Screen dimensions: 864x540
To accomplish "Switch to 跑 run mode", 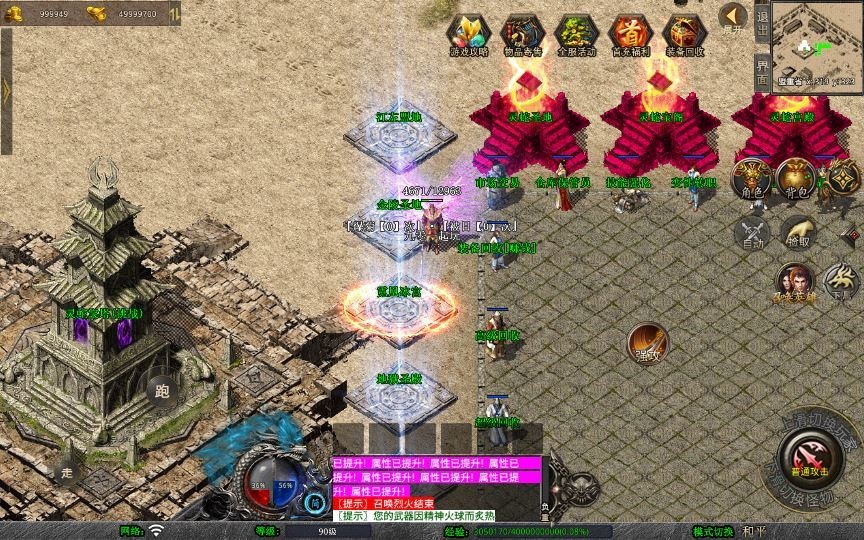I will (162, 391).
